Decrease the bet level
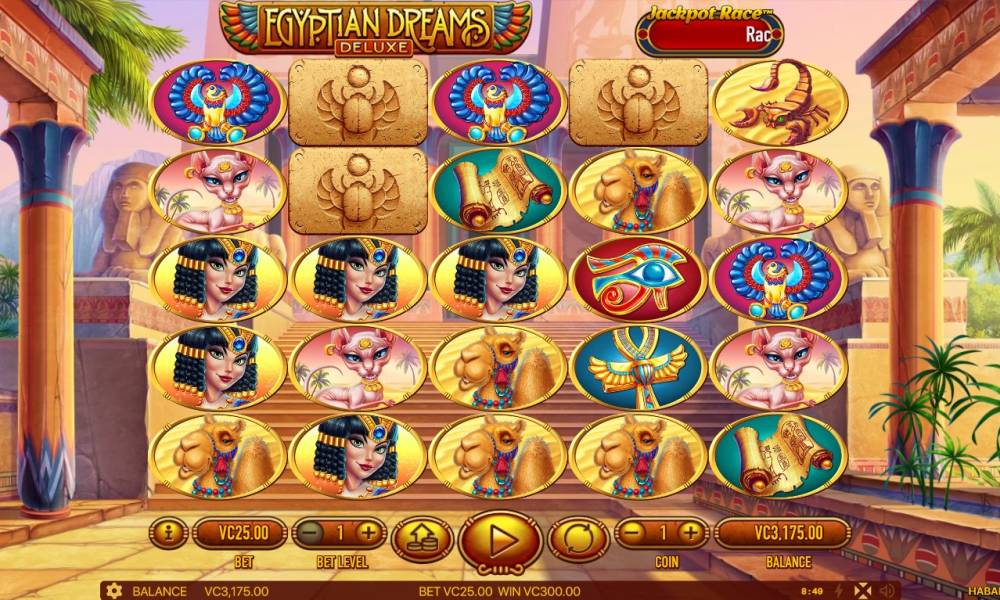 pos(311,533)
